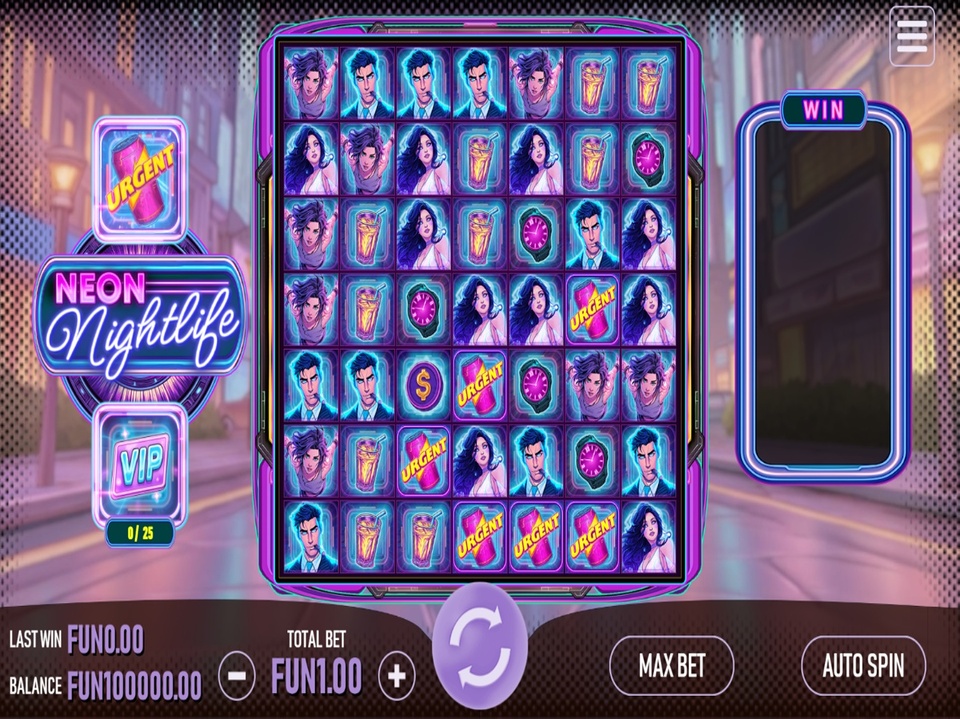Open the hamburger menu
This screenshot has width=960, height=719.
911,36
